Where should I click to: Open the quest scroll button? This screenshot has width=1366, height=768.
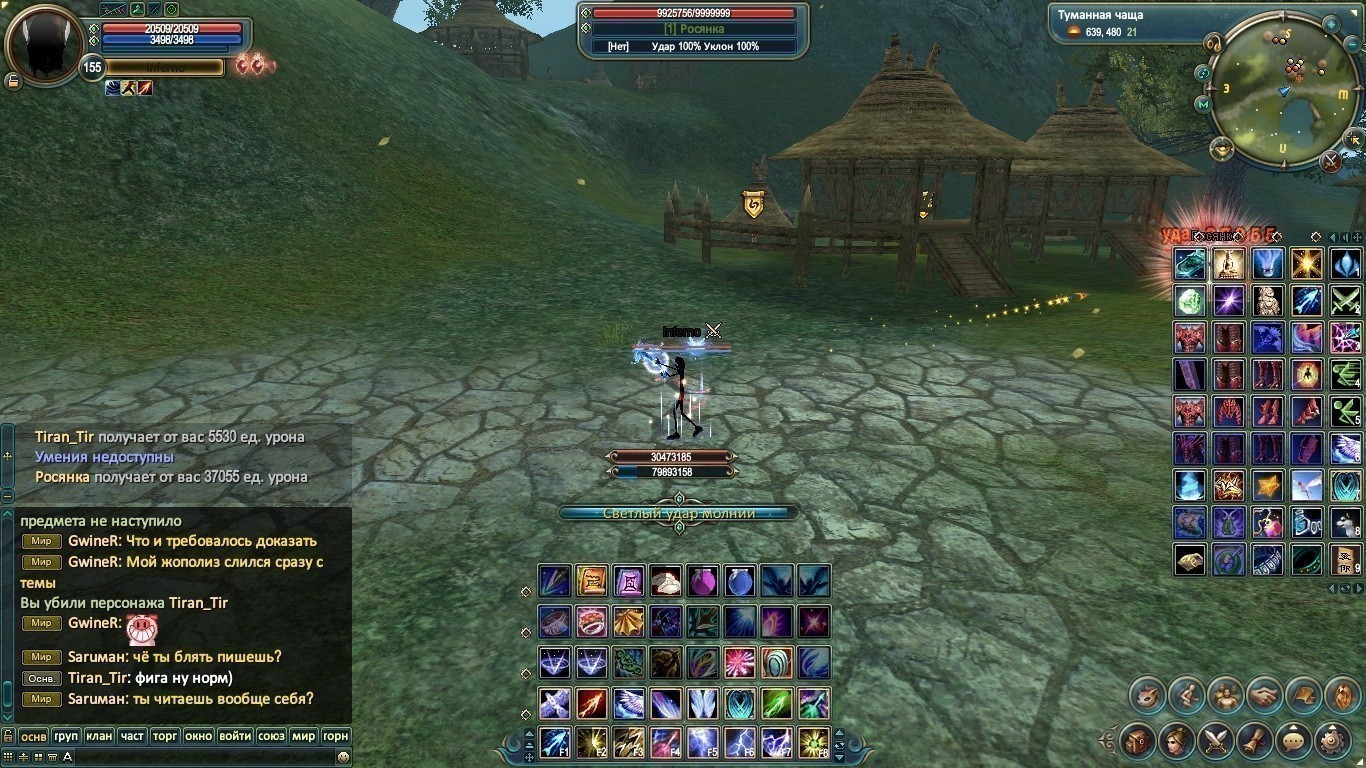(x=1255, y=742)
